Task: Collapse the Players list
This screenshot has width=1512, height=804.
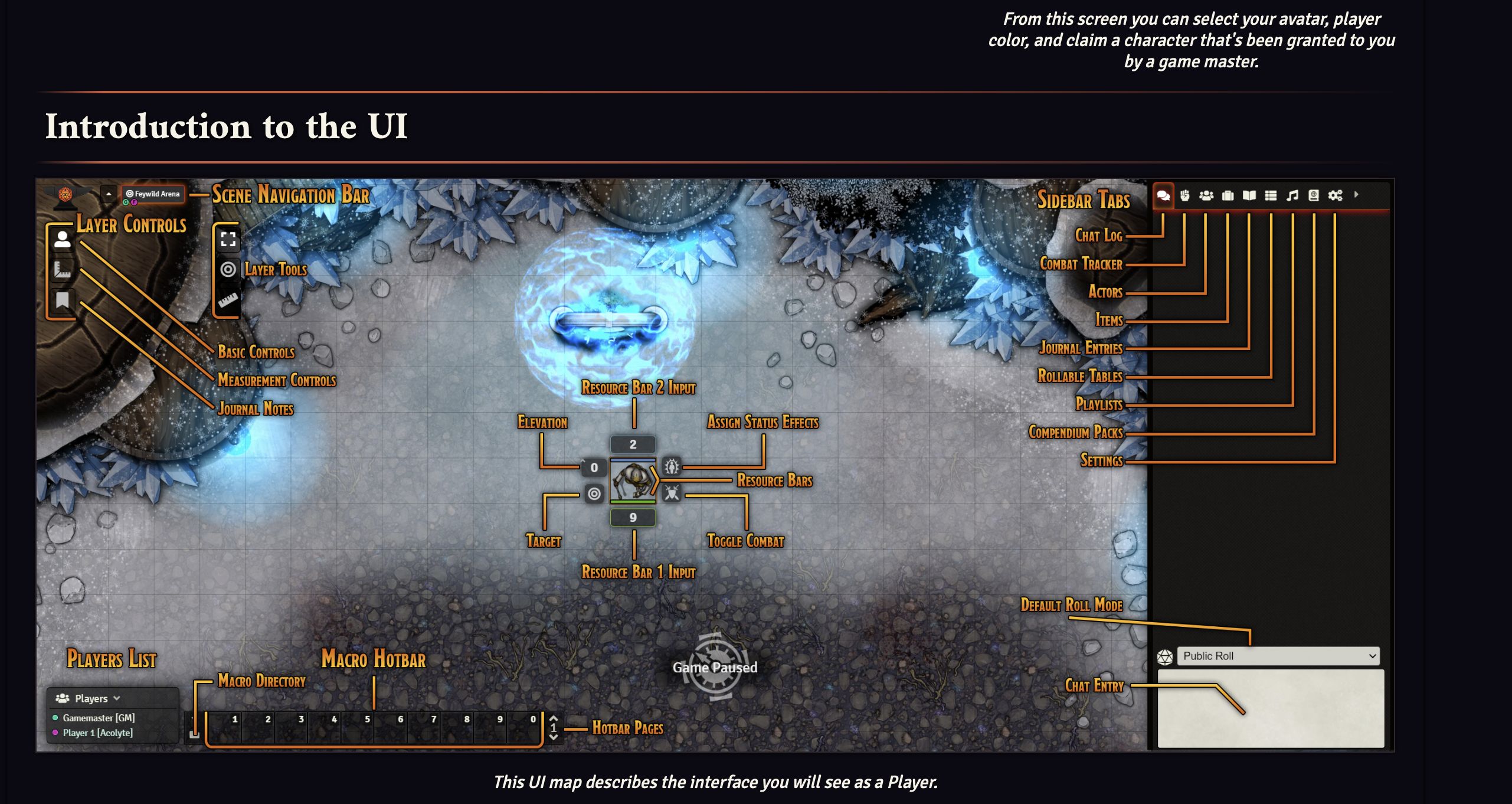Action: pyautogui.click(x=116, y=698)
